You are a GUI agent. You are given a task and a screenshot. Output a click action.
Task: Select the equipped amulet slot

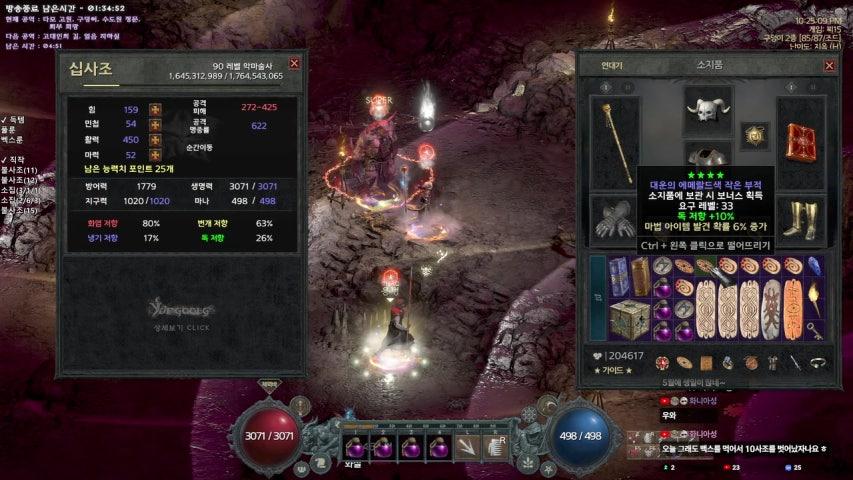point(752,134)
